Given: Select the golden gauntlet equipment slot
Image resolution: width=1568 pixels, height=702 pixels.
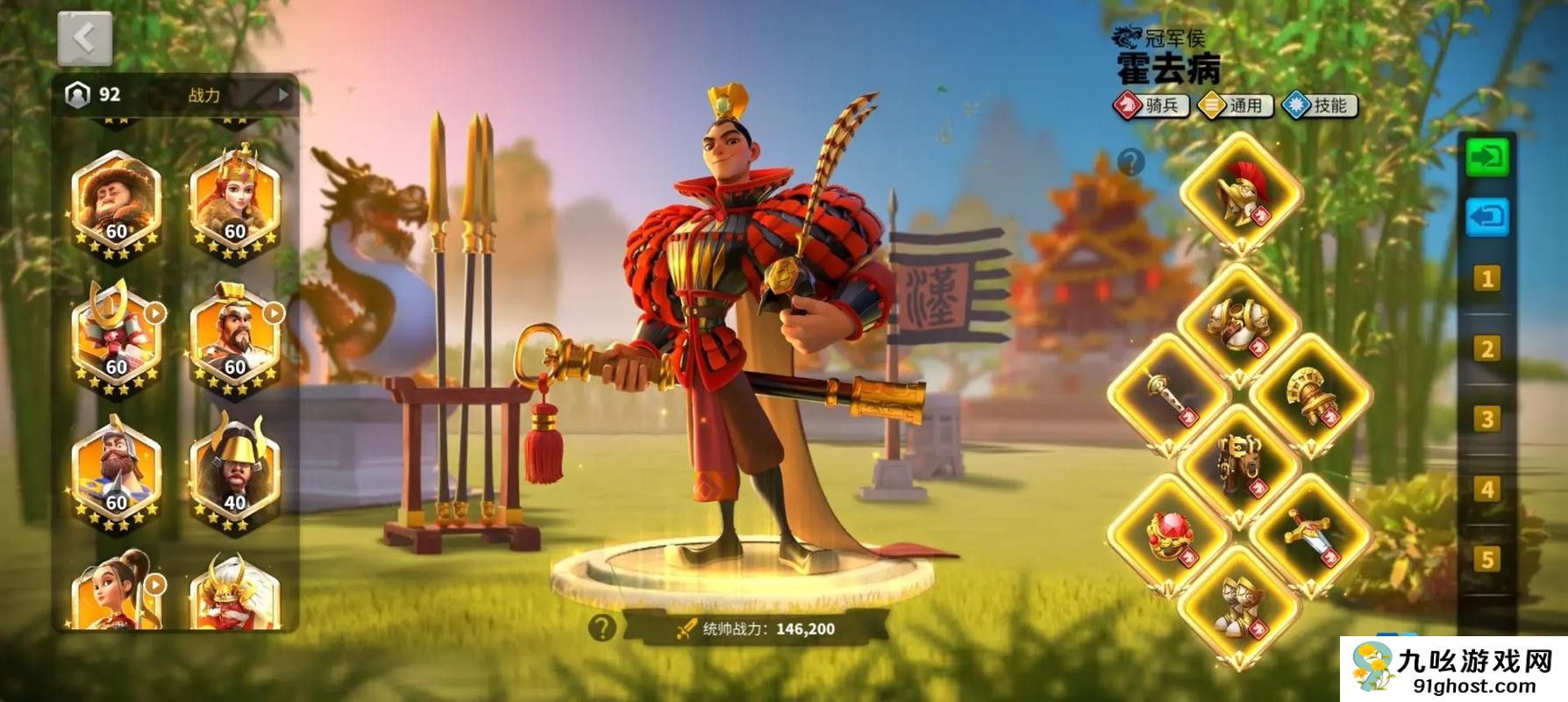Looking at the screenshot, I should click(1310, 396).
